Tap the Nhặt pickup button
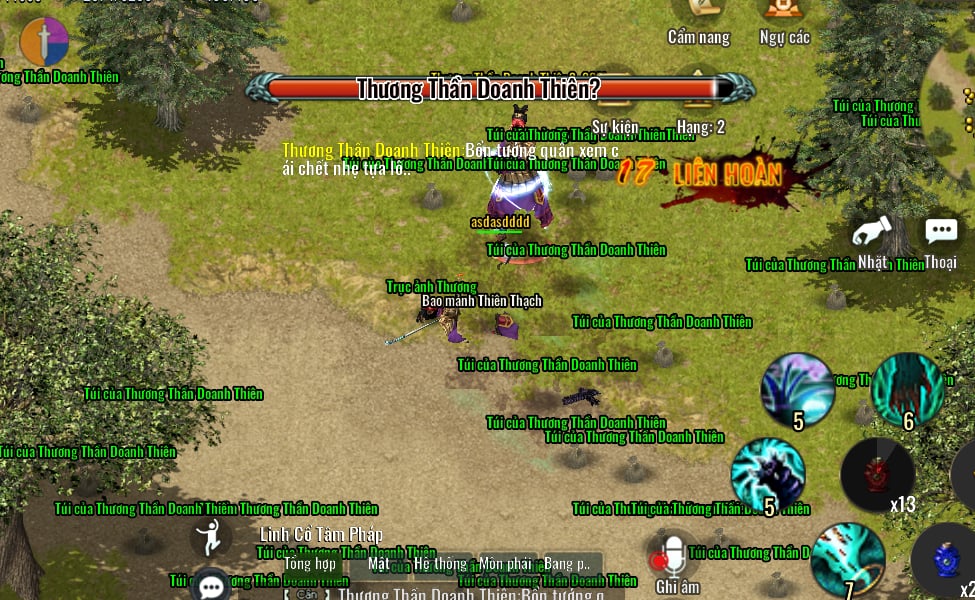The image size is (975, 600). point(871,238)
